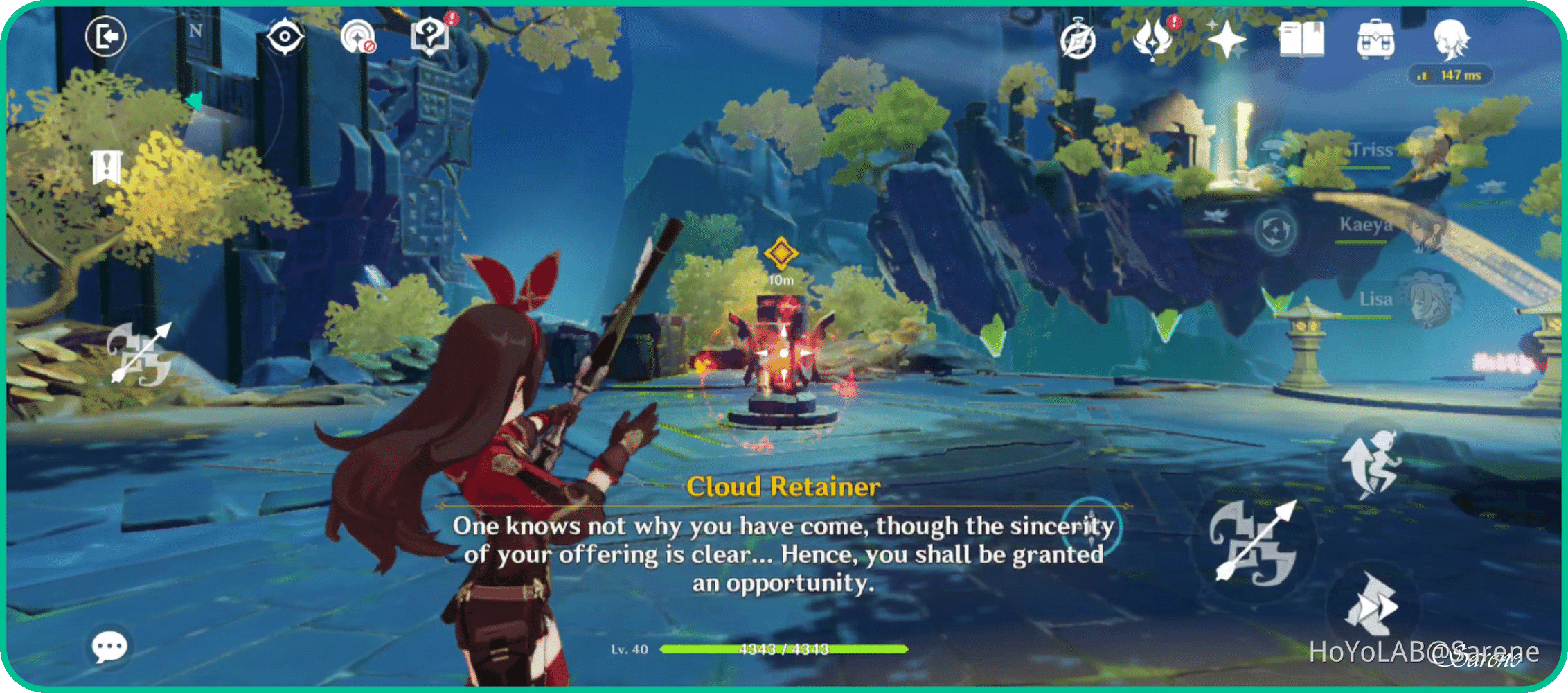Activate Elemental Sight eye icon
Viewport: 1568px width, 693px height.
click(x=285, y=36)
